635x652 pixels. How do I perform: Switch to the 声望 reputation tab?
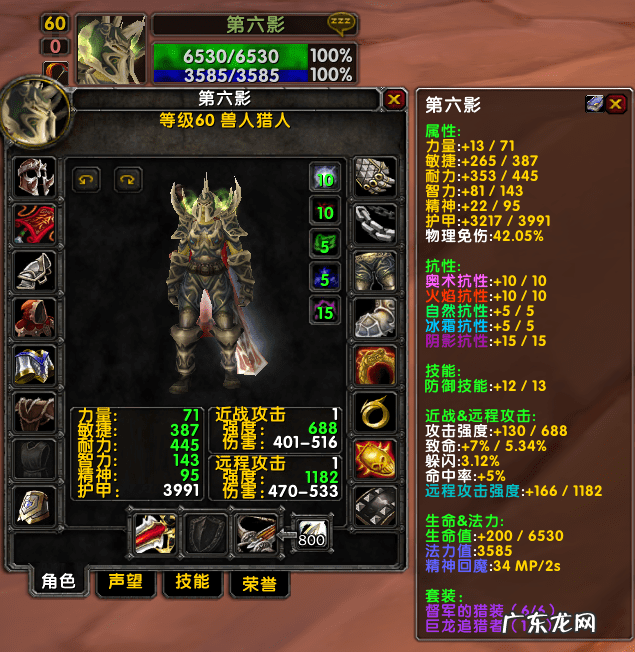coord(125,582)
